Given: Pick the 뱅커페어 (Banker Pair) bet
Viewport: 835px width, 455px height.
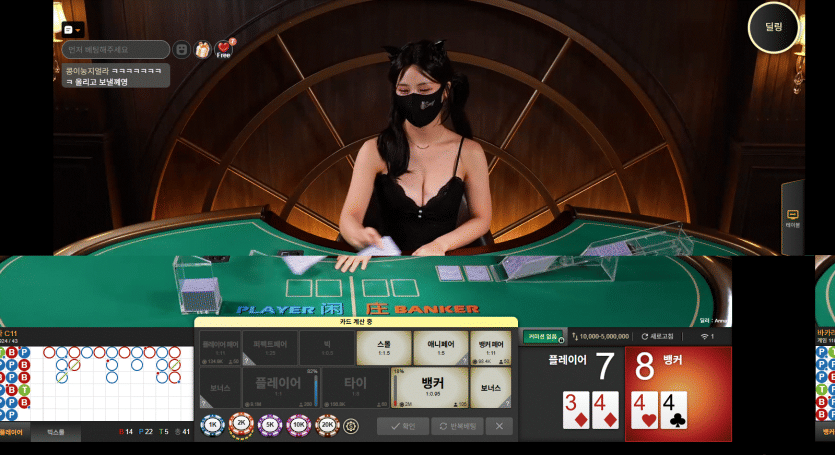Looking at the screenshot, I should point(492,347).
